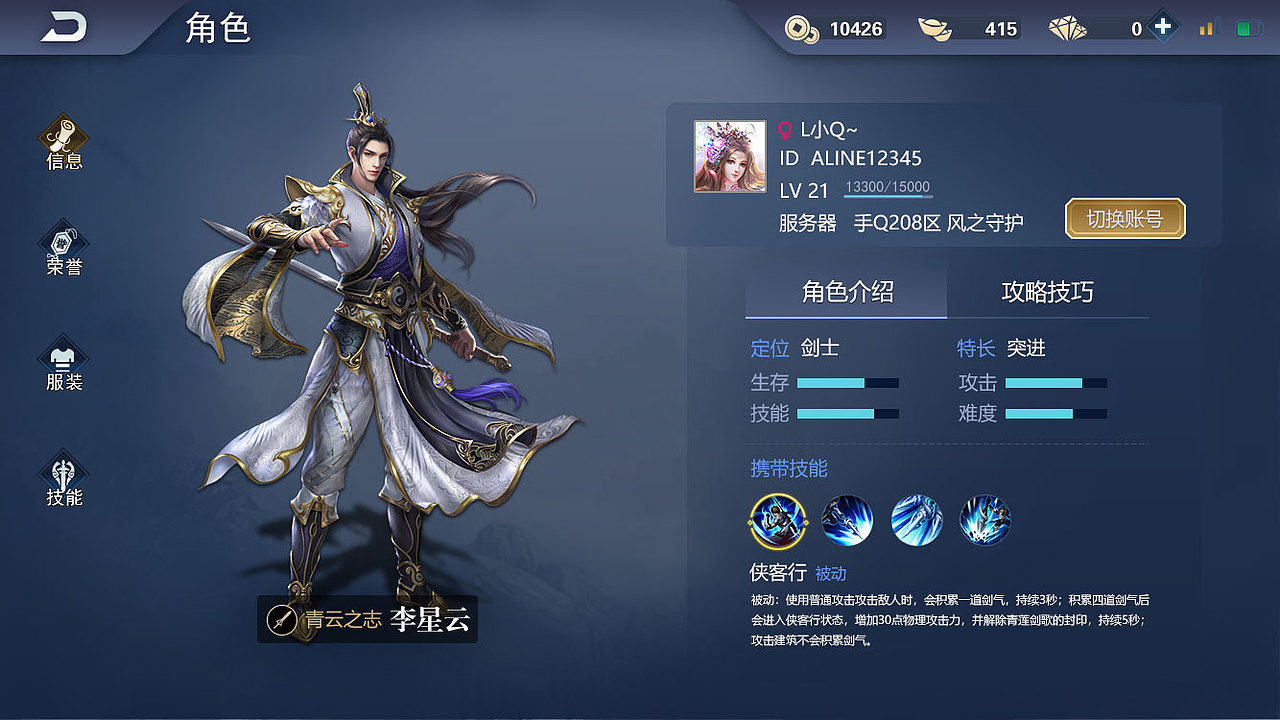This screenshot has width=1280, height=720.
Task: Tap 切换账号 to switch accounts
Action: coord(1124,218)
